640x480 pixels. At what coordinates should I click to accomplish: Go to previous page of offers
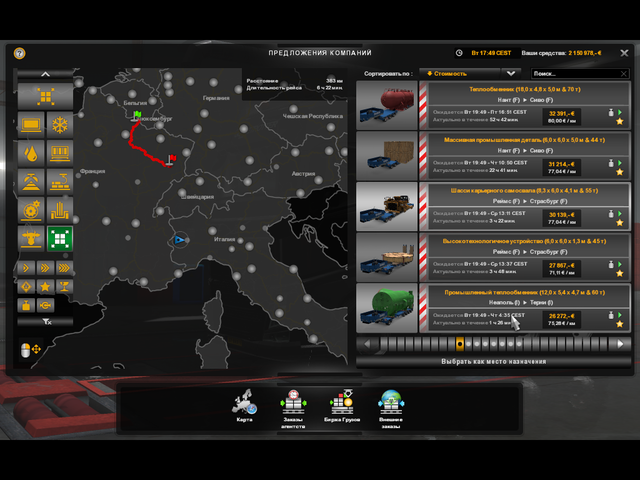[x=366, y=344]
